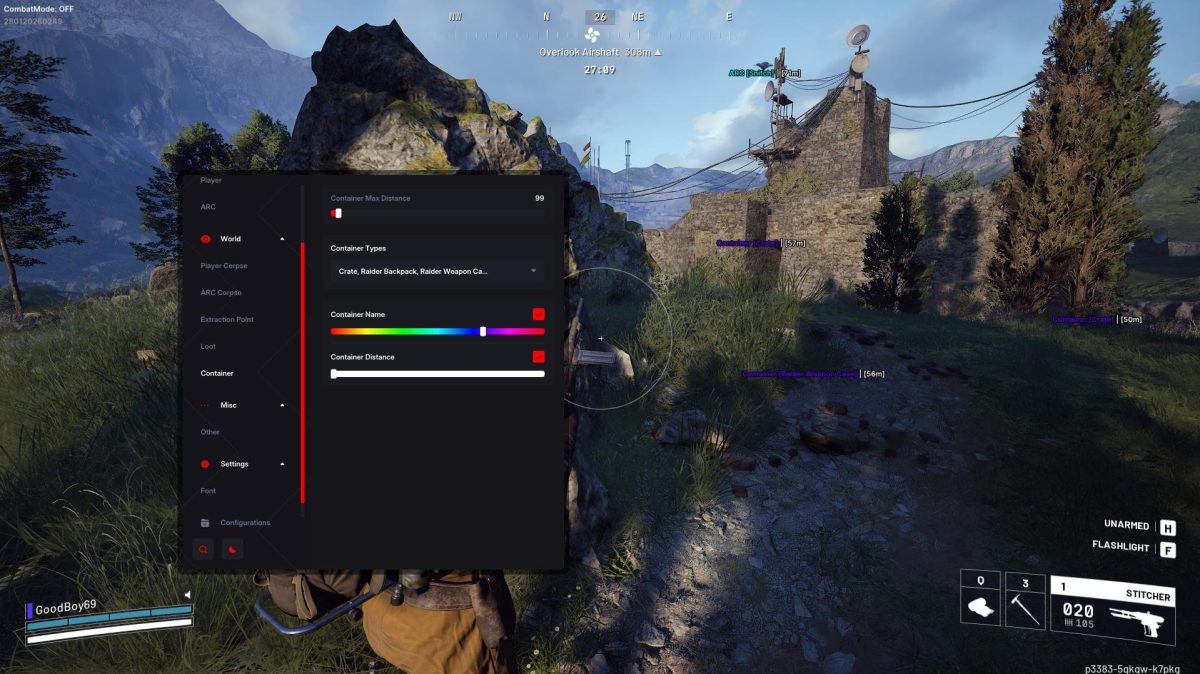The height and width of the screenshot is (674, 1200).
Task: Select the Player Corpse entry
Action: coord(224,266)
